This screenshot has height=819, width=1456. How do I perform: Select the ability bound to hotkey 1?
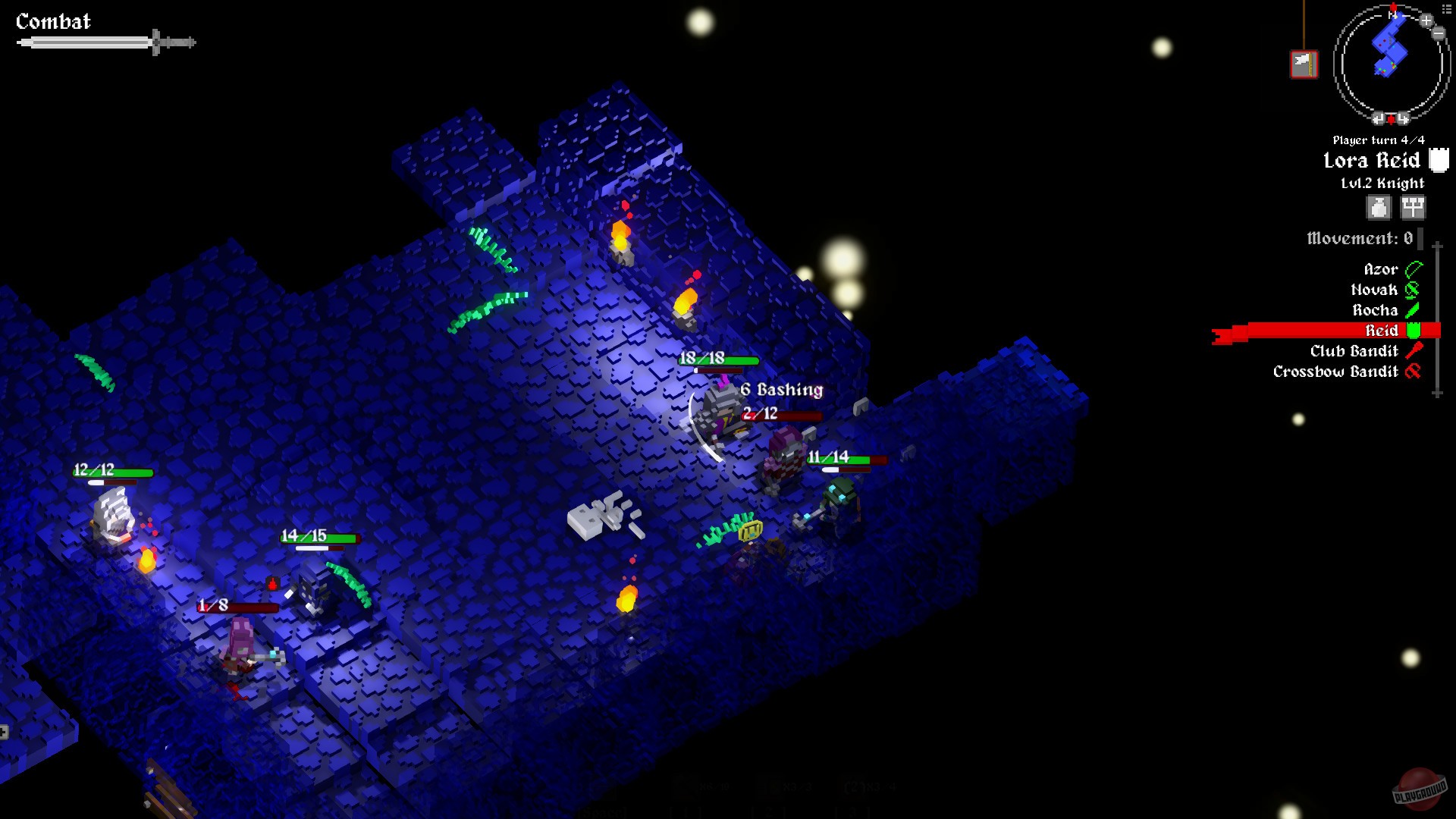[x=684, y=787]
